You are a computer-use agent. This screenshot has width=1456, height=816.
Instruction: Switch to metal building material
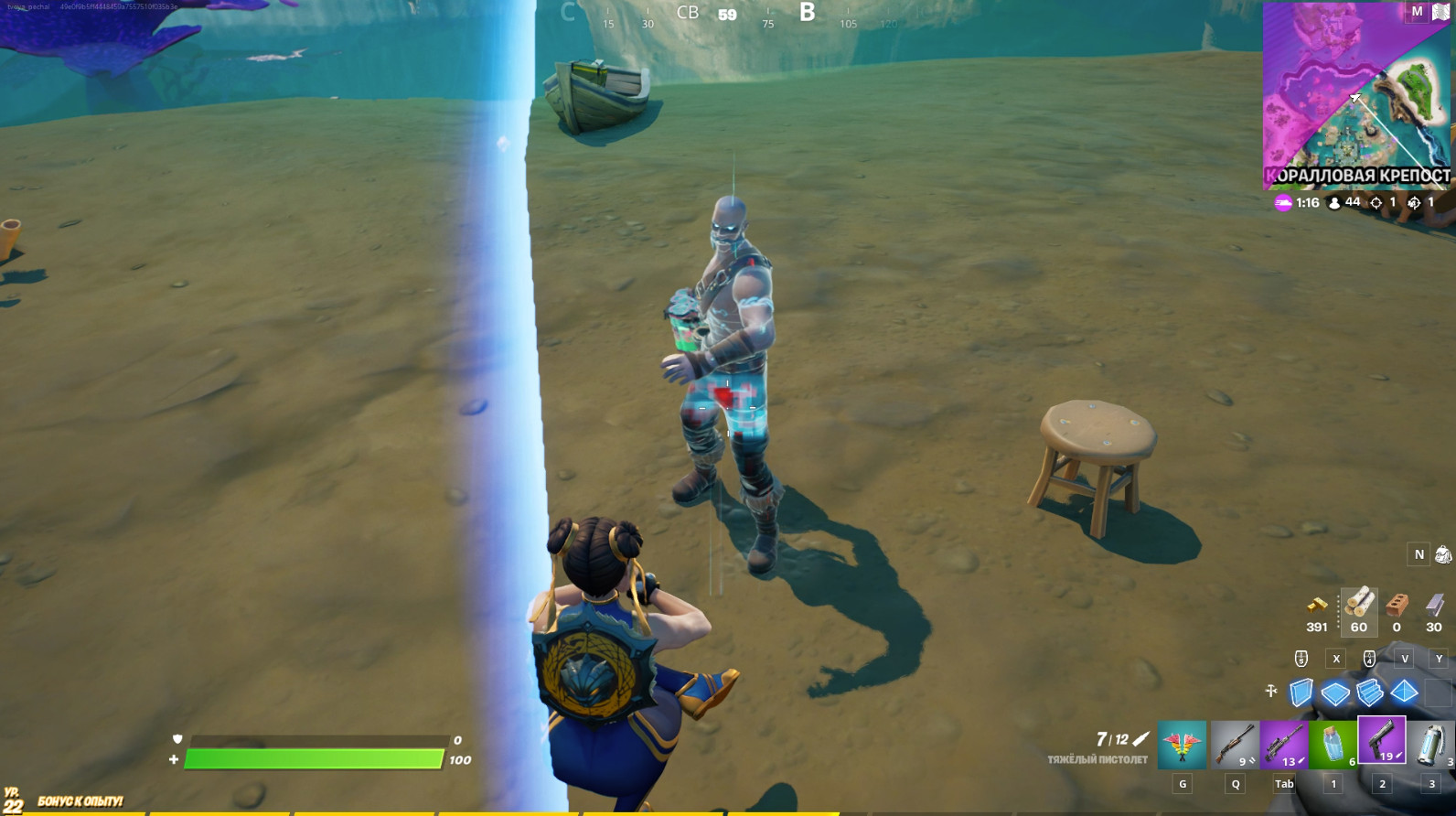click(x=1434, y=604)
